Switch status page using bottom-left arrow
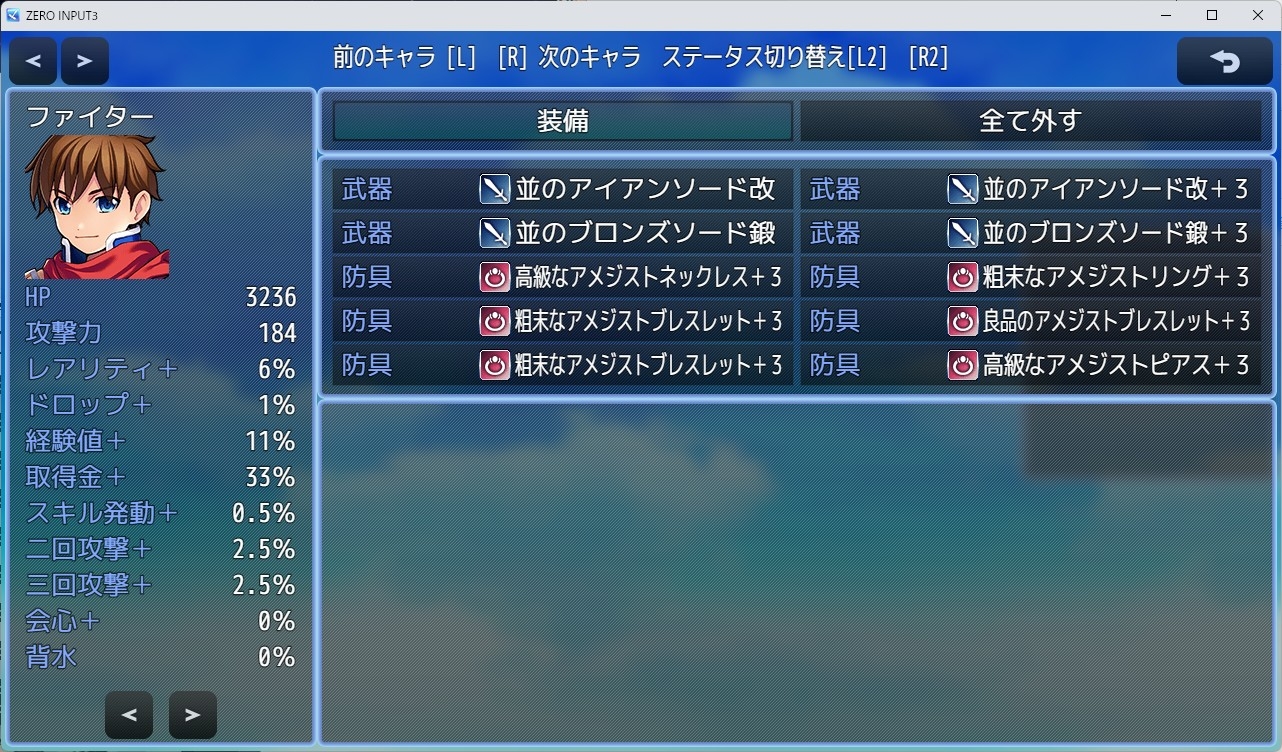1282x752 pixels. [x=129, y=714]
